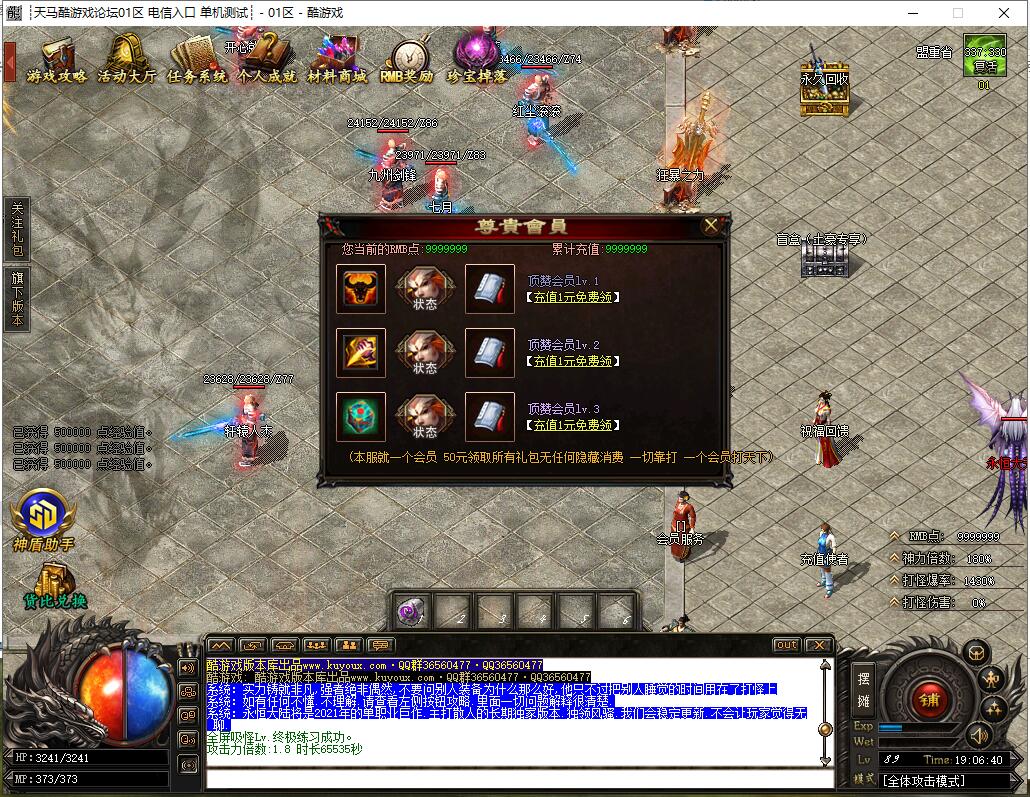1030x797 pixels.
Task: Open the 任务系统 quest system
Action: tap(196, 60)
